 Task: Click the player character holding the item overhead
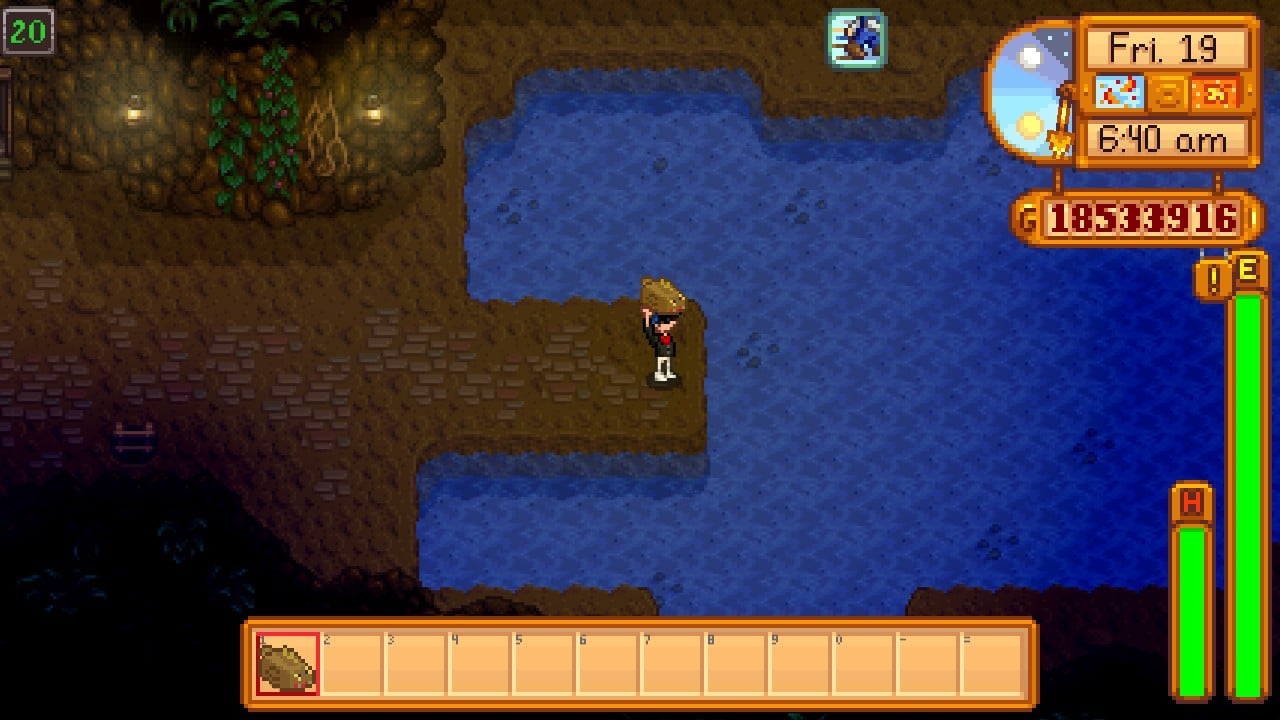coord(662,340)
